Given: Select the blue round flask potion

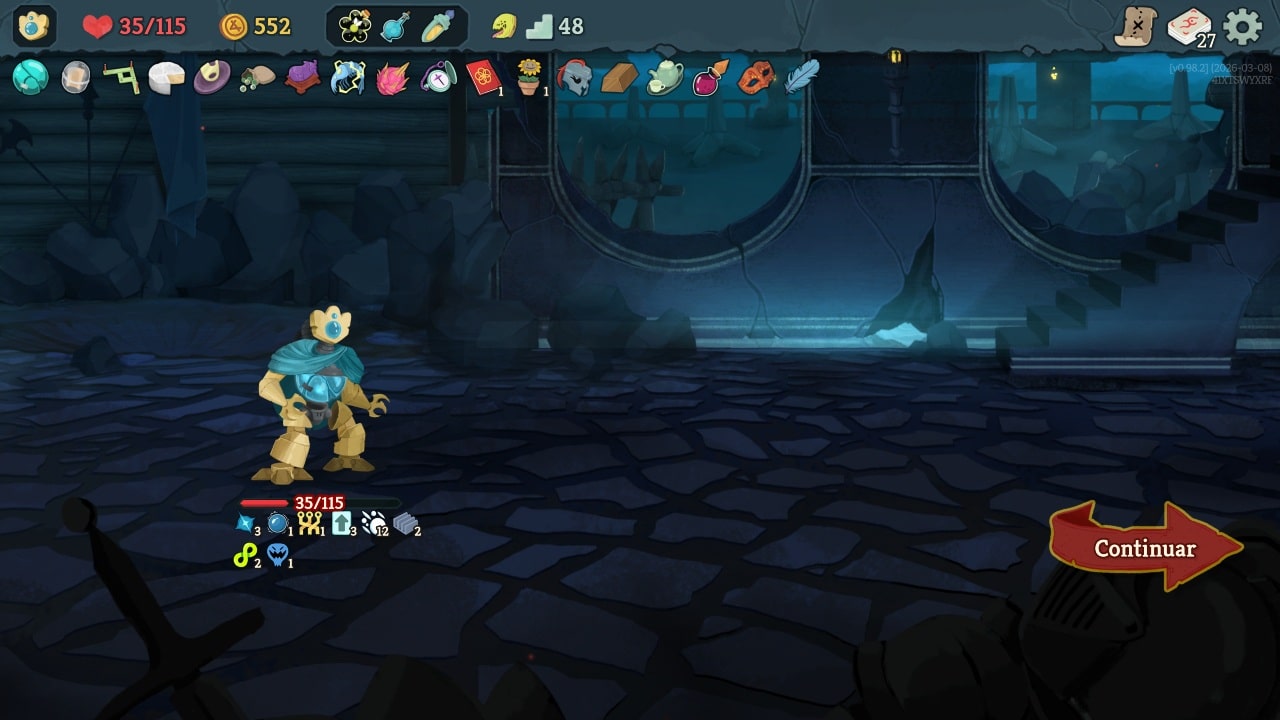Looking at the screenshot, I should [396, 27].
